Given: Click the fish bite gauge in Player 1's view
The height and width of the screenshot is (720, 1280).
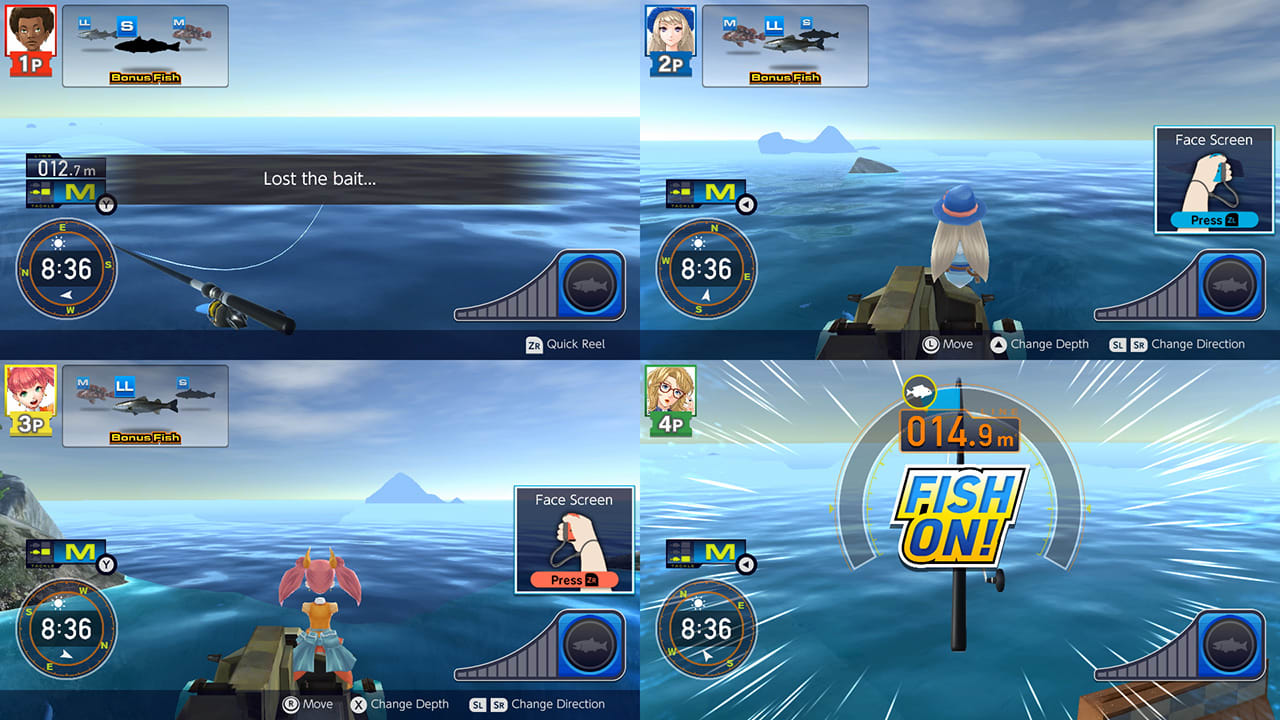Looking at the screenshot, I should [x=540, y=288].
